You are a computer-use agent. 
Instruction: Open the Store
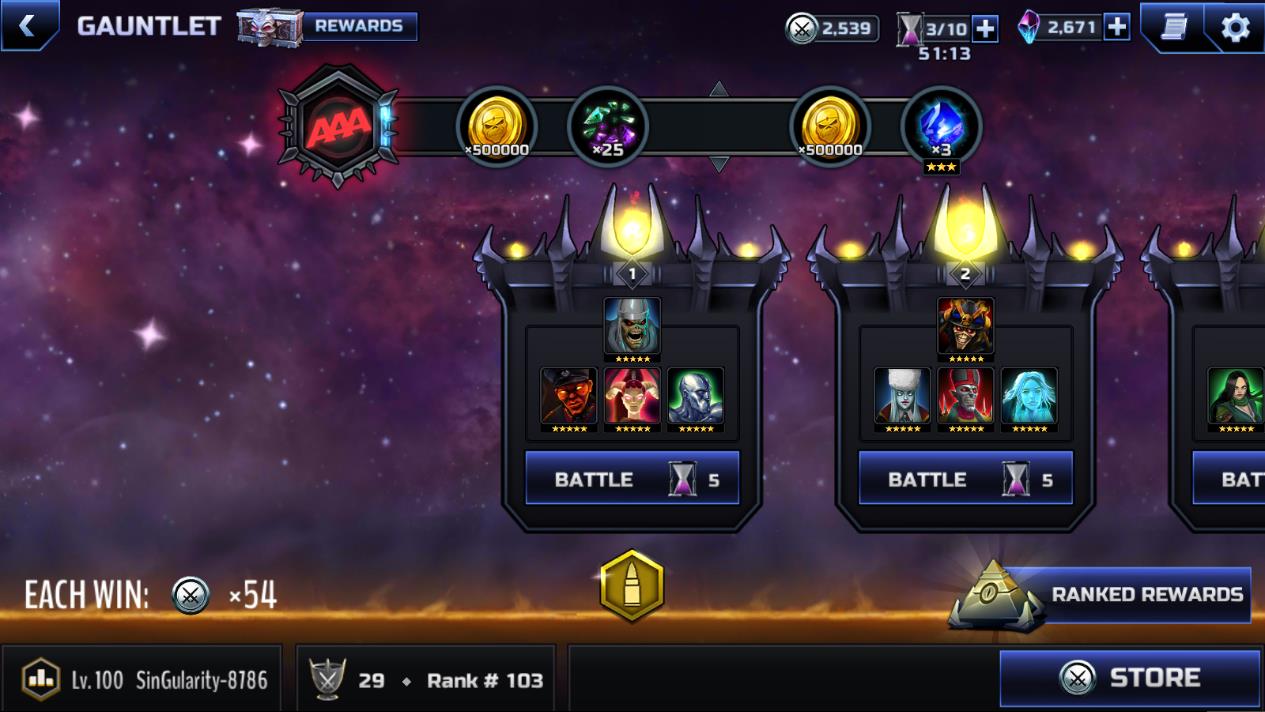pyautogui.click(x=1130, y=678)
